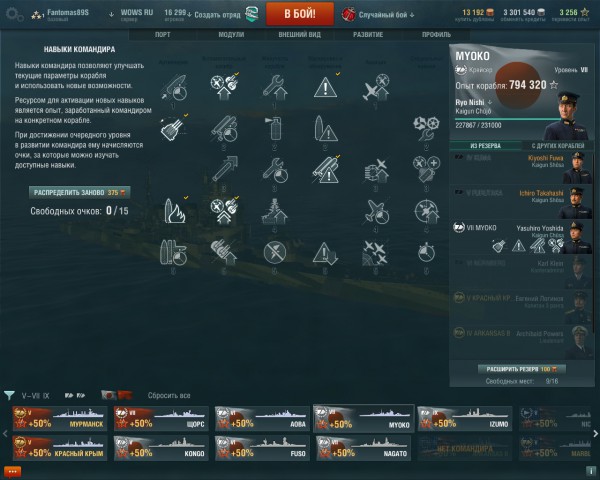The height and width of the screenshot is (480, 600).
Task: Select the МУРМАНСК ship in carousel
Action: (55, 418)
